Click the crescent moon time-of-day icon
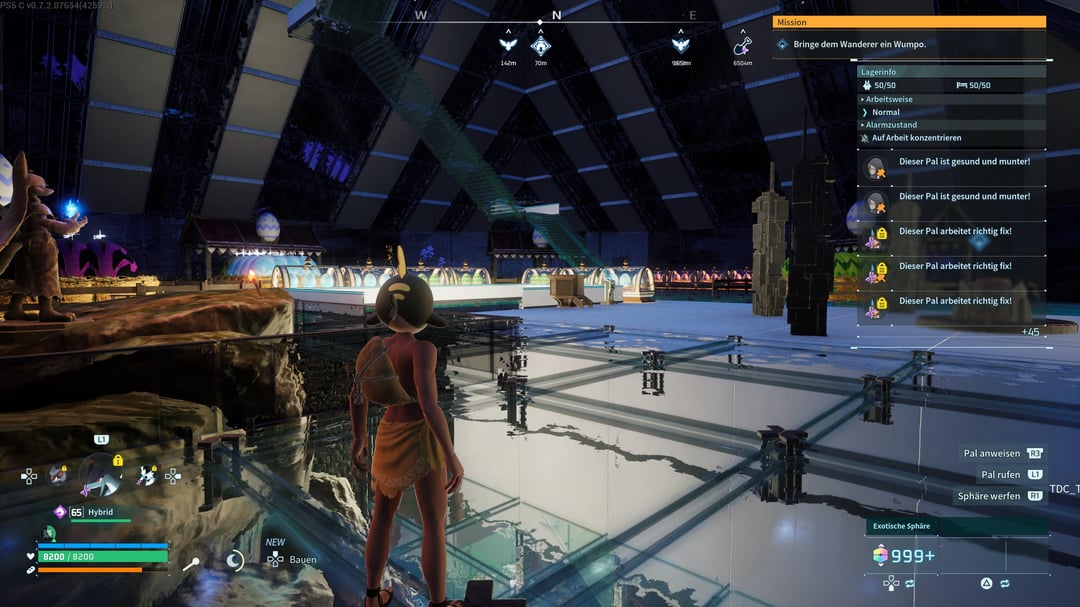1080x607 pixels. pyautogui.click(x=235, y=561)
